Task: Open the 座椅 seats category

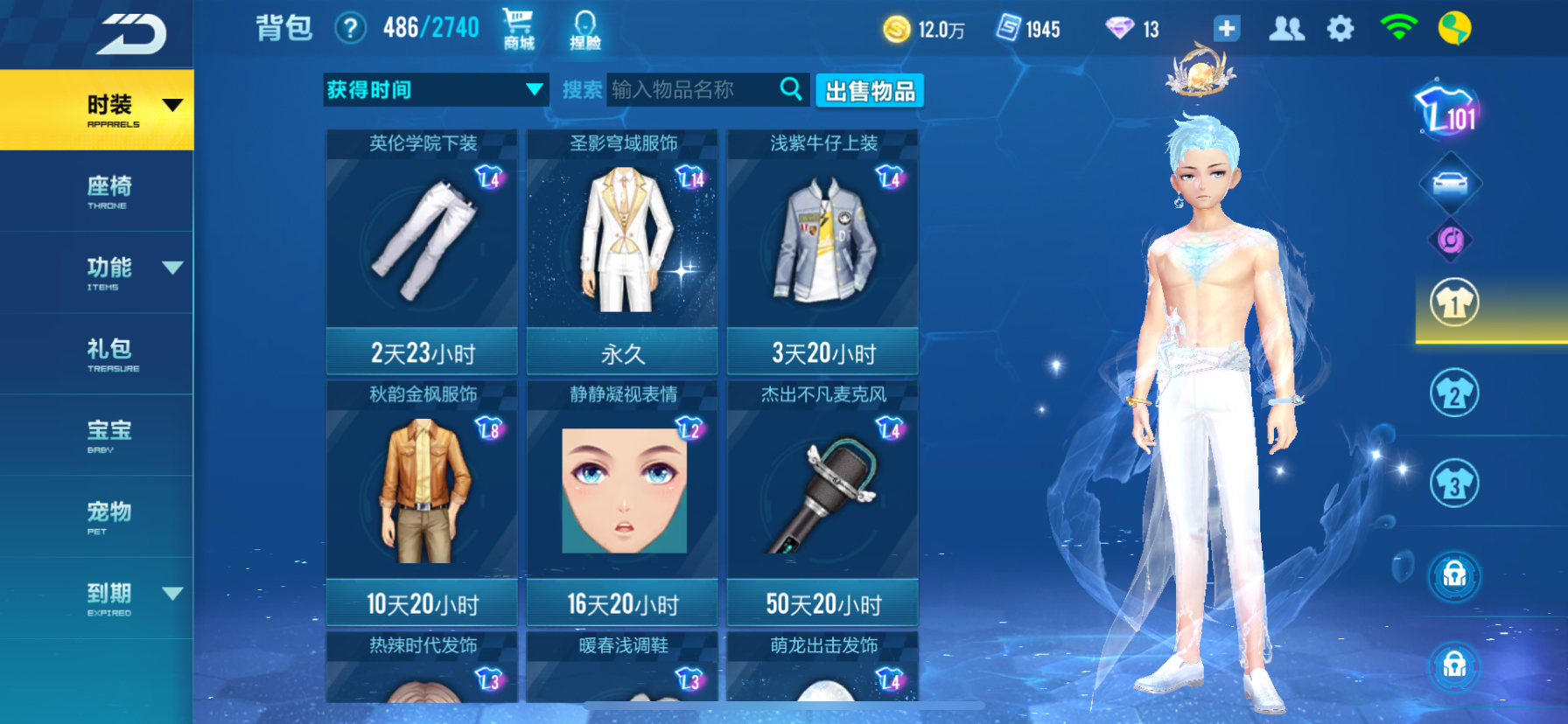Action: [107, 191]
